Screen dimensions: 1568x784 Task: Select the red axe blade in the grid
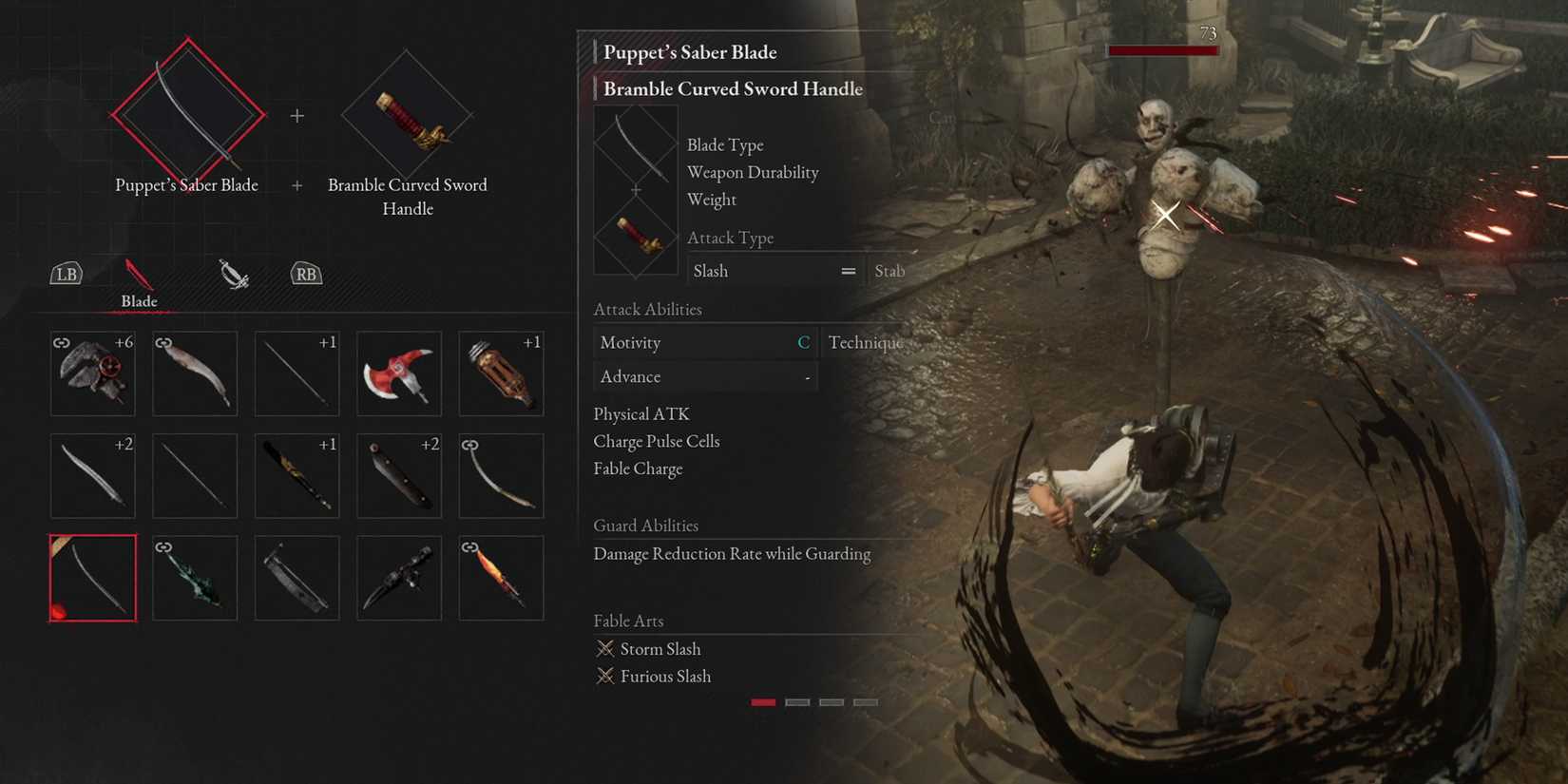coord(398,373)
